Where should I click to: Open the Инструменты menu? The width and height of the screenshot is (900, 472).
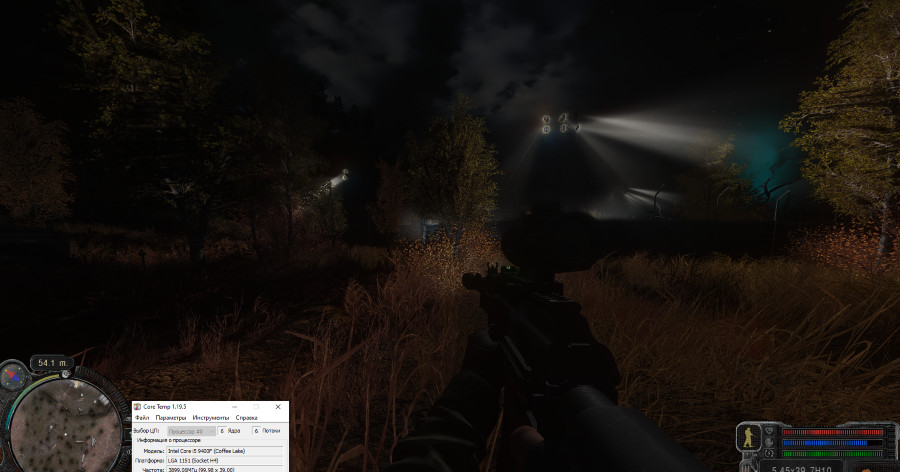tap(209, 417)
